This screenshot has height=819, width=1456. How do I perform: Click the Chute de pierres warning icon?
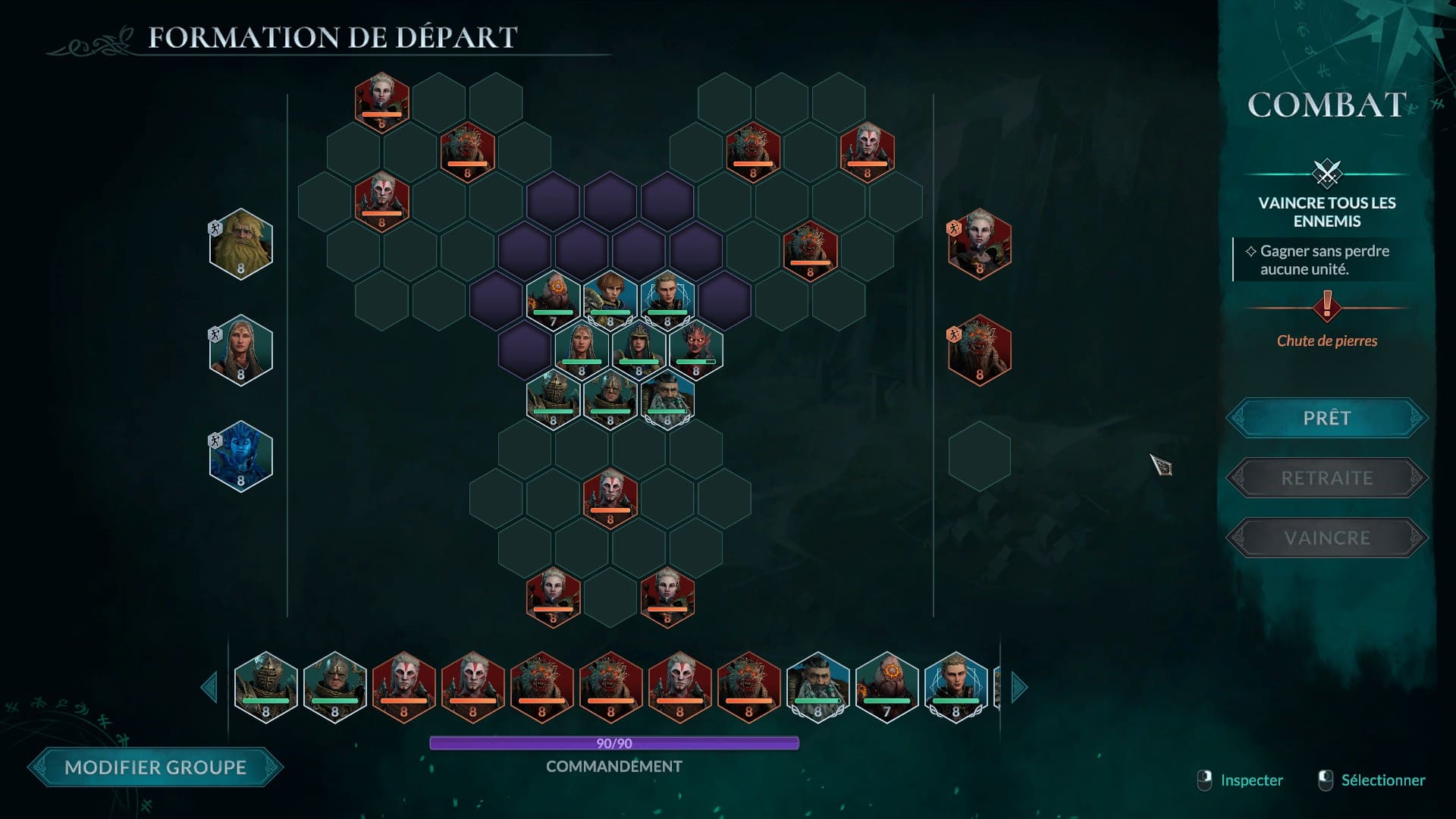coord(1326,306)
